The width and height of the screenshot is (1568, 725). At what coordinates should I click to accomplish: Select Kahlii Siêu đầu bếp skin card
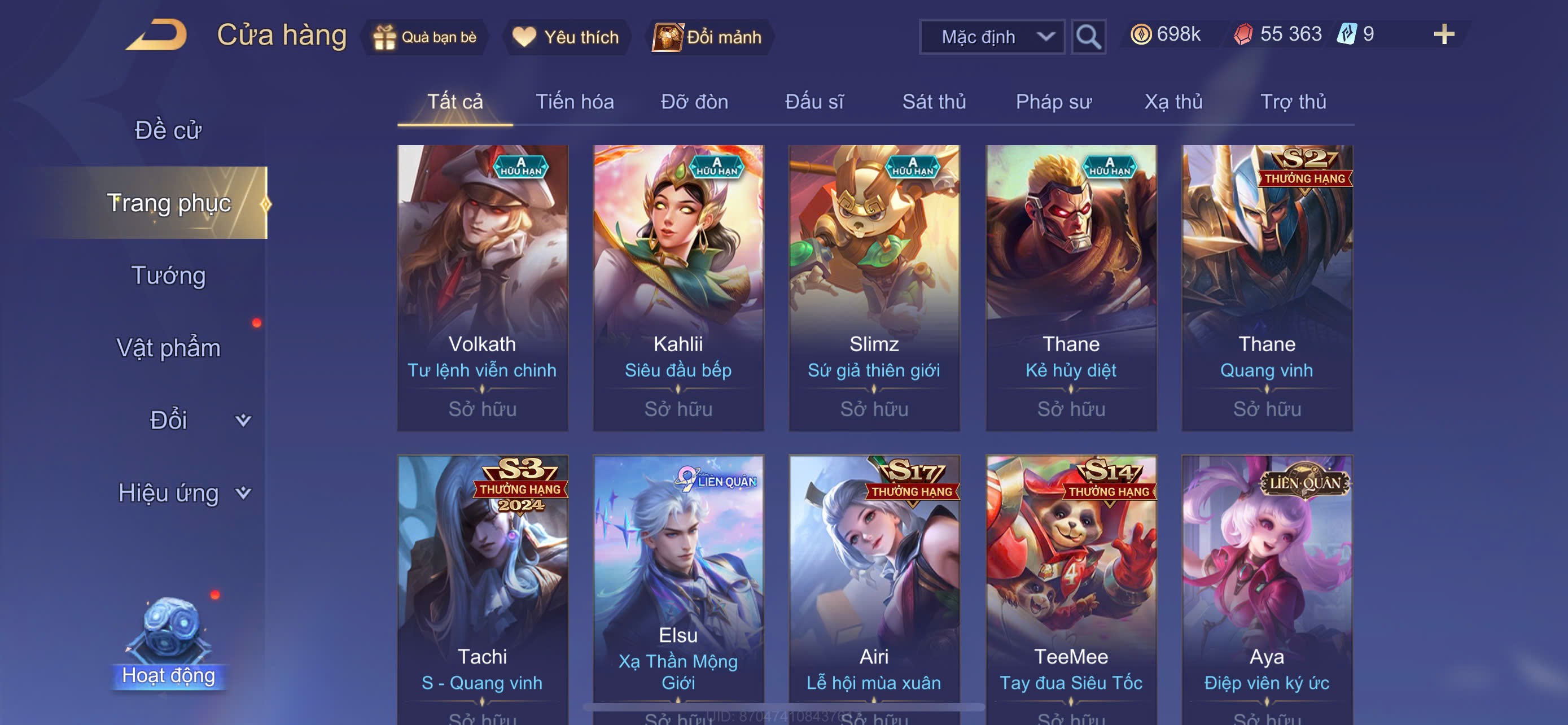point(678,287)
